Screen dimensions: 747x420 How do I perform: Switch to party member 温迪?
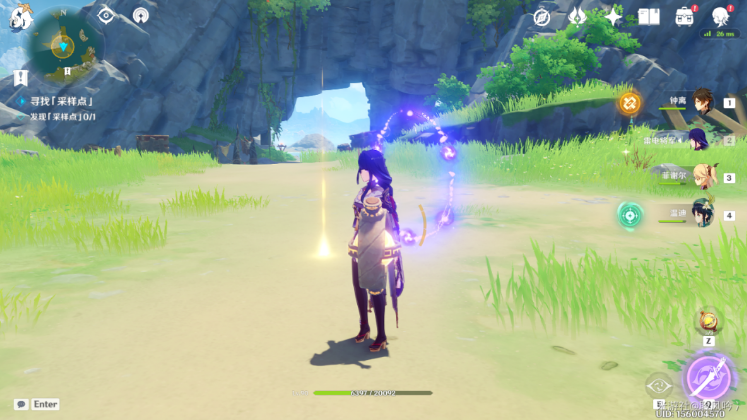pyautogui.click(x=702, y=214)
